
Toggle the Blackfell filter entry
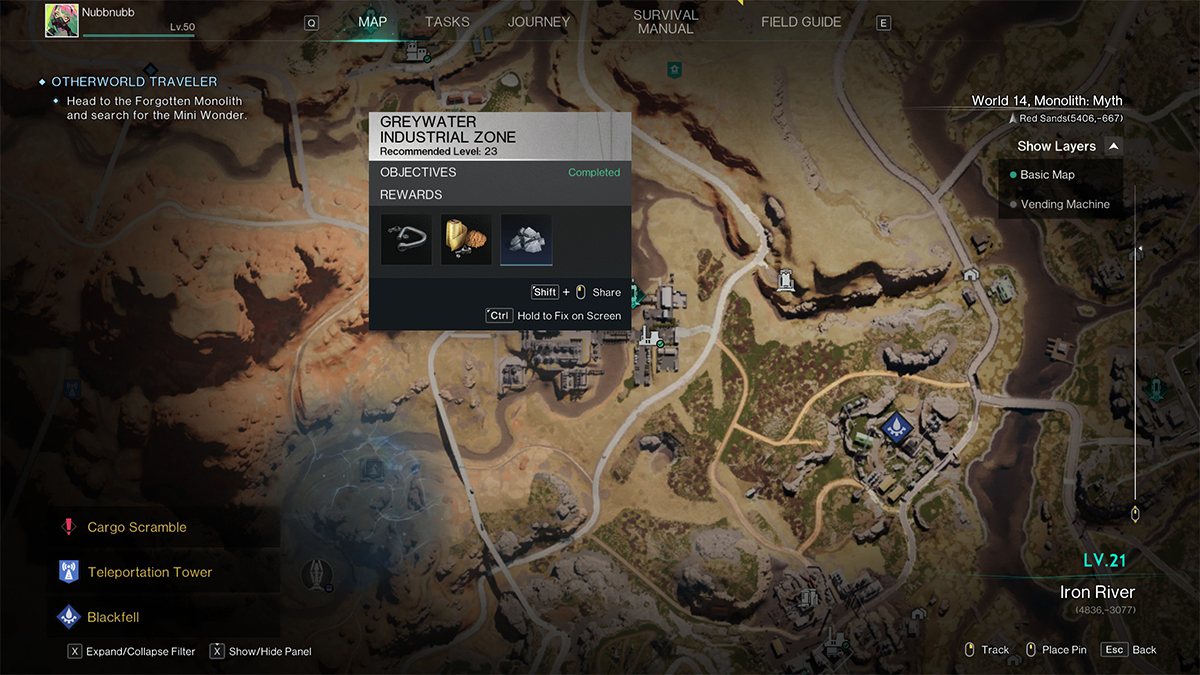click(x=113, y=617)
